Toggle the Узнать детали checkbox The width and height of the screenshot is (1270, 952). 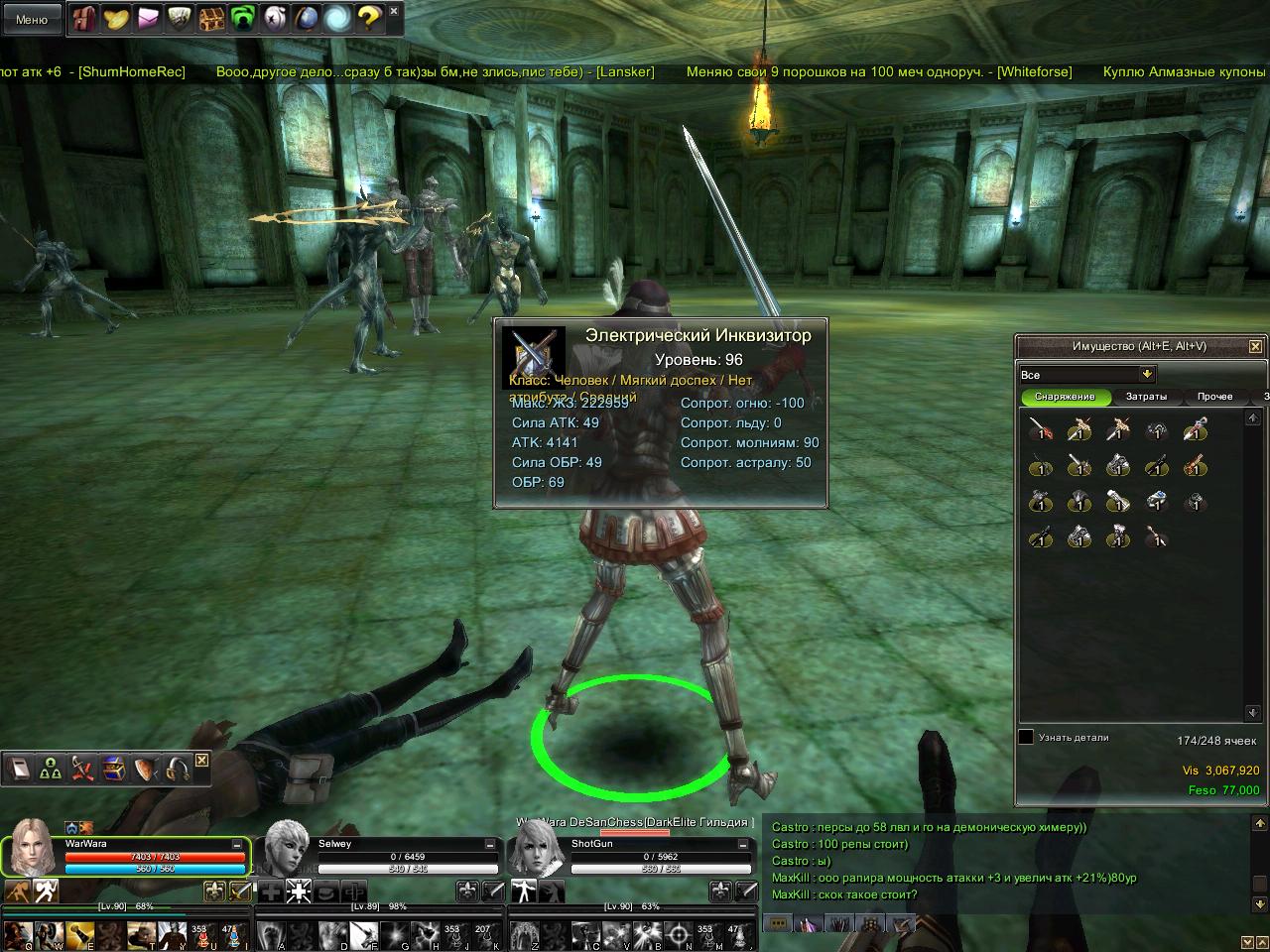[x=1026, y=738]
